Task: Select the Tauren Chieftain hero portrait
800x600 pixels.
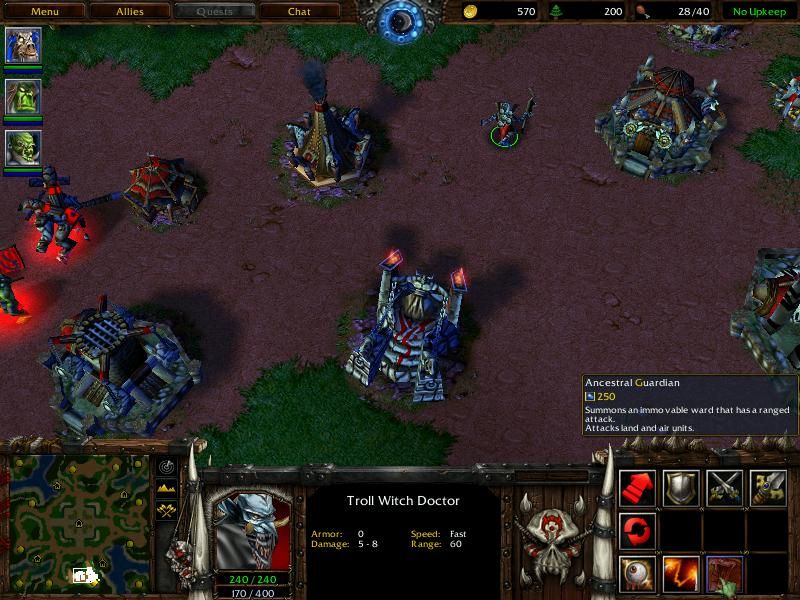Action: (x=23, y=46)
